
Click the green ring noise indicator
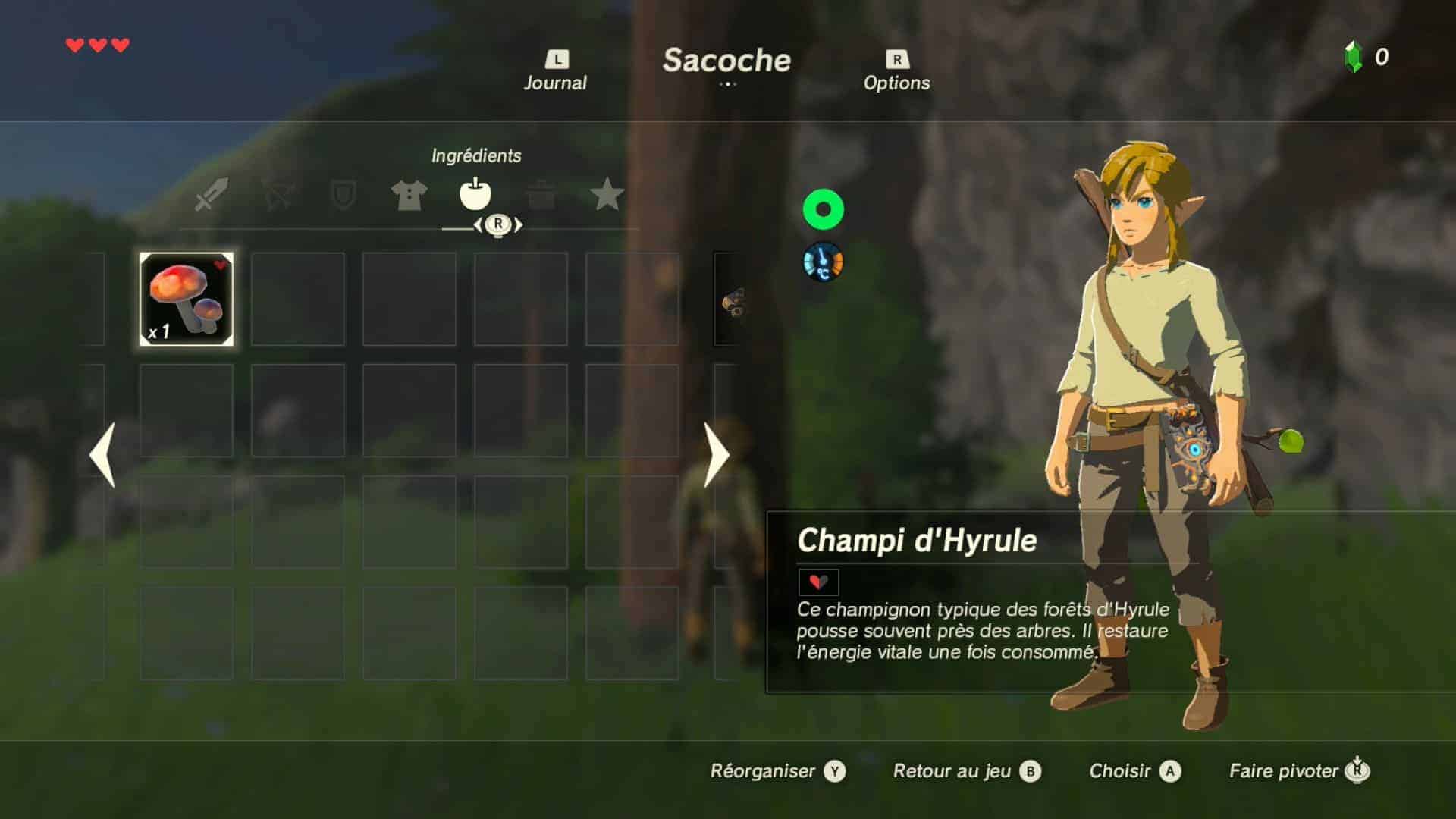point(823,209)
